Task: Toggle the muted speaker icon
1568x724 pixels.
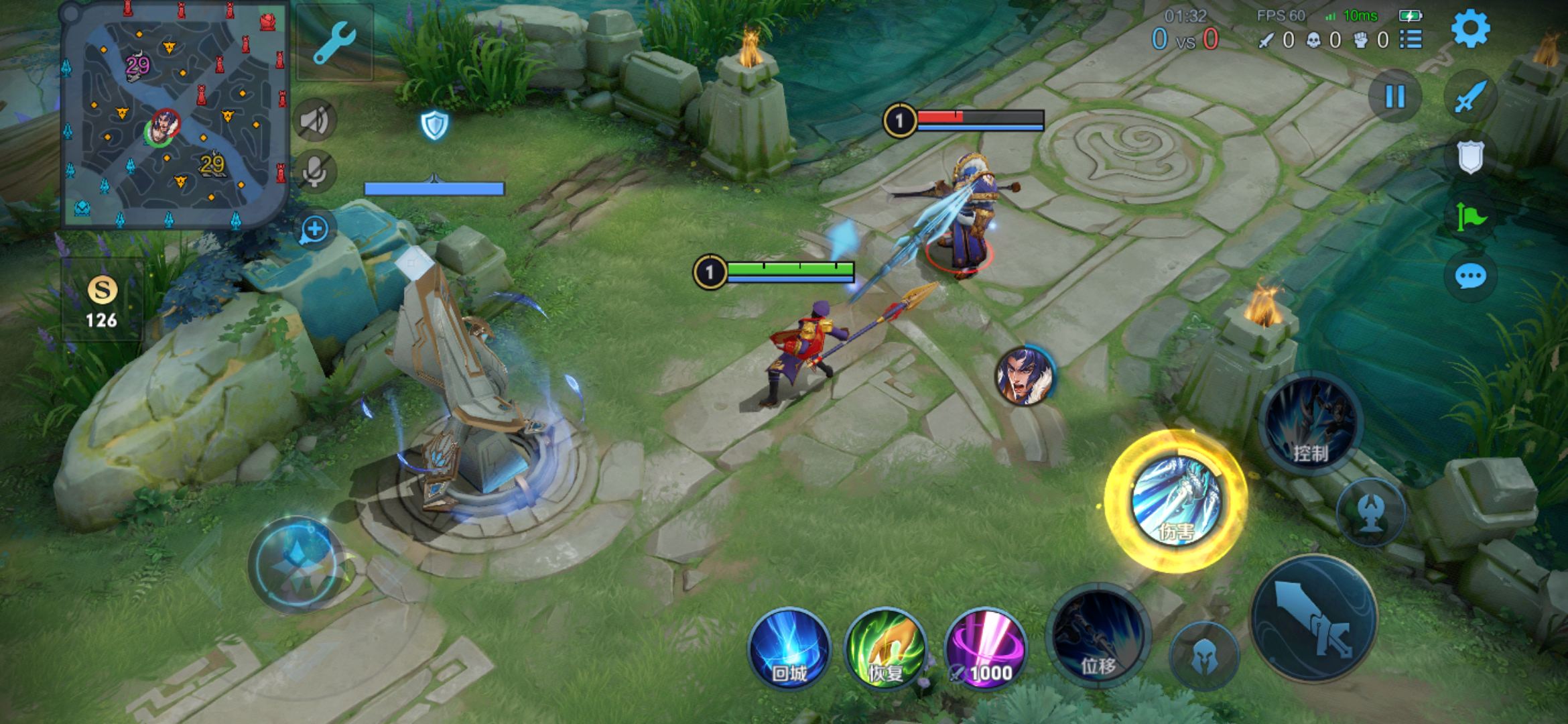Action: 314,121
